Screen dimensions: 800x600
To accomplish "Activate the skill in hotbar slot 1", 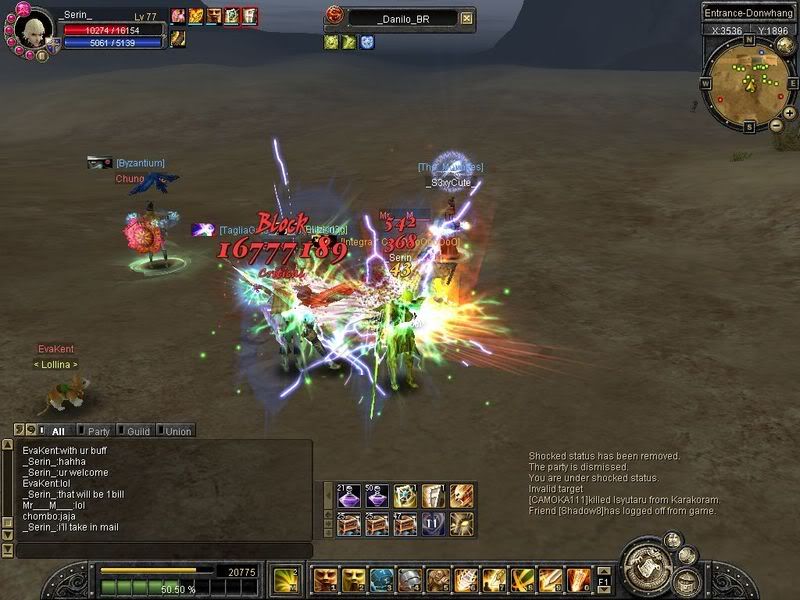I will [324, 579].
